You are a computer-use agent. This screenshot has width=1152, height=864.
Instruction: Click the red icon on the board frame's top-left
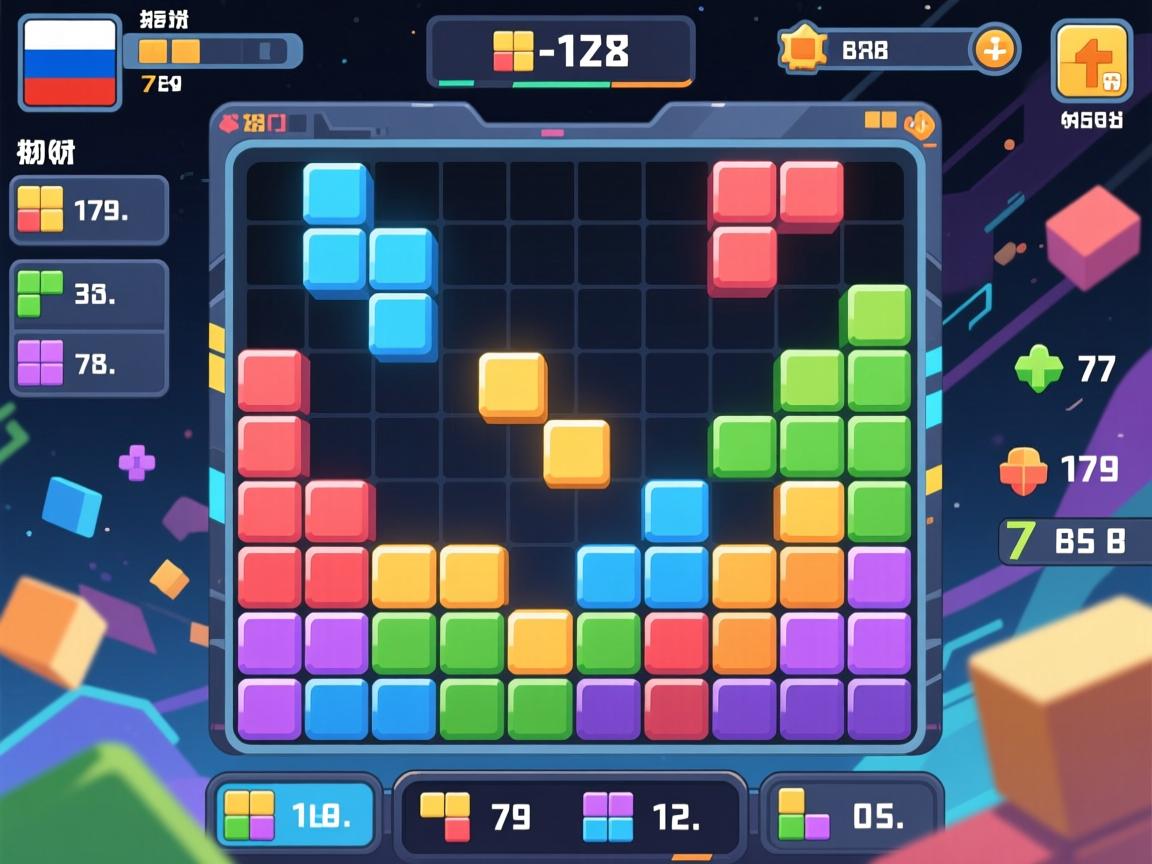tap(230, 123)
